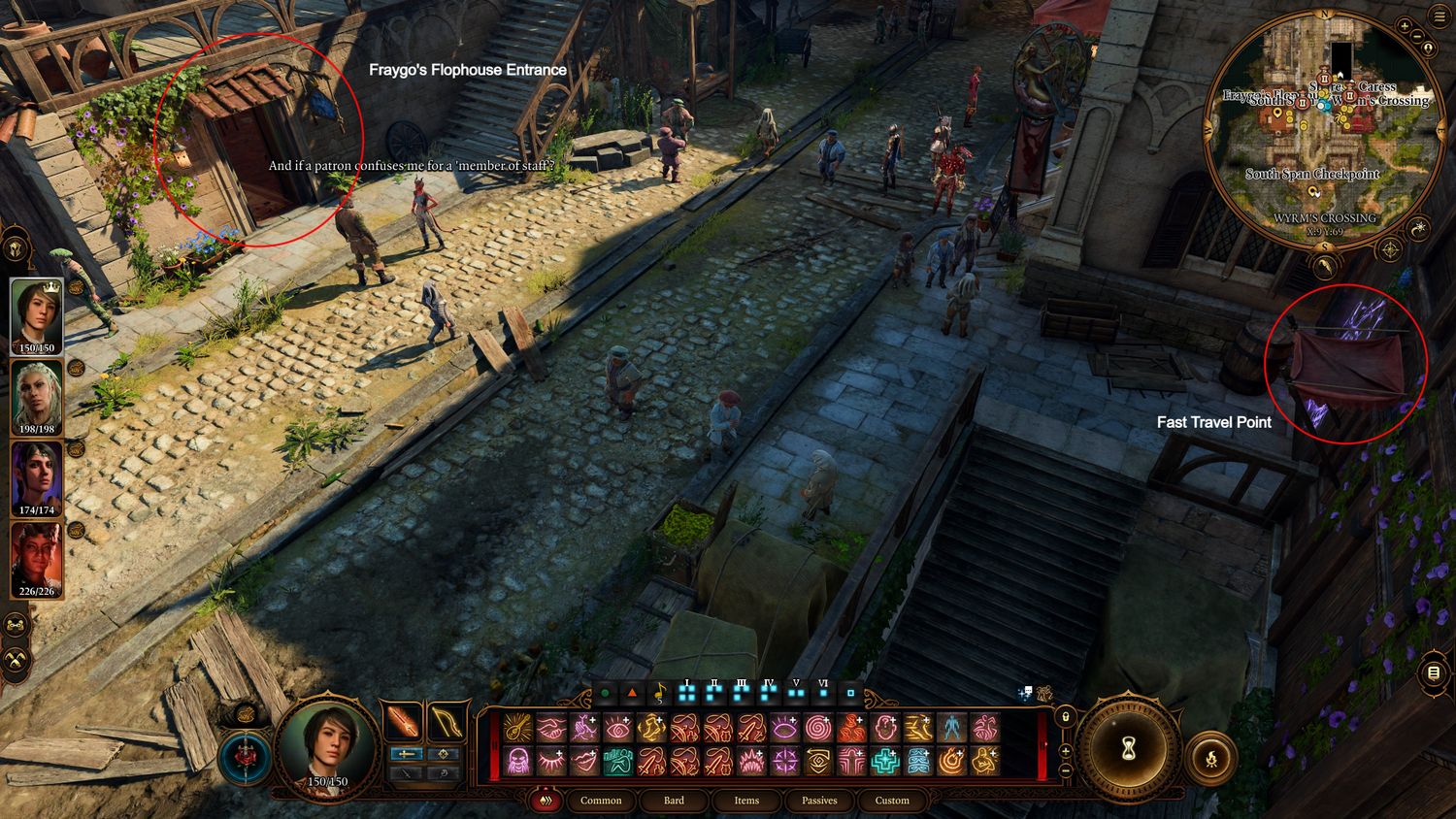Select the red tiefling party portrait
Viewport: 1456px width, 819px height.
point(37,560)
